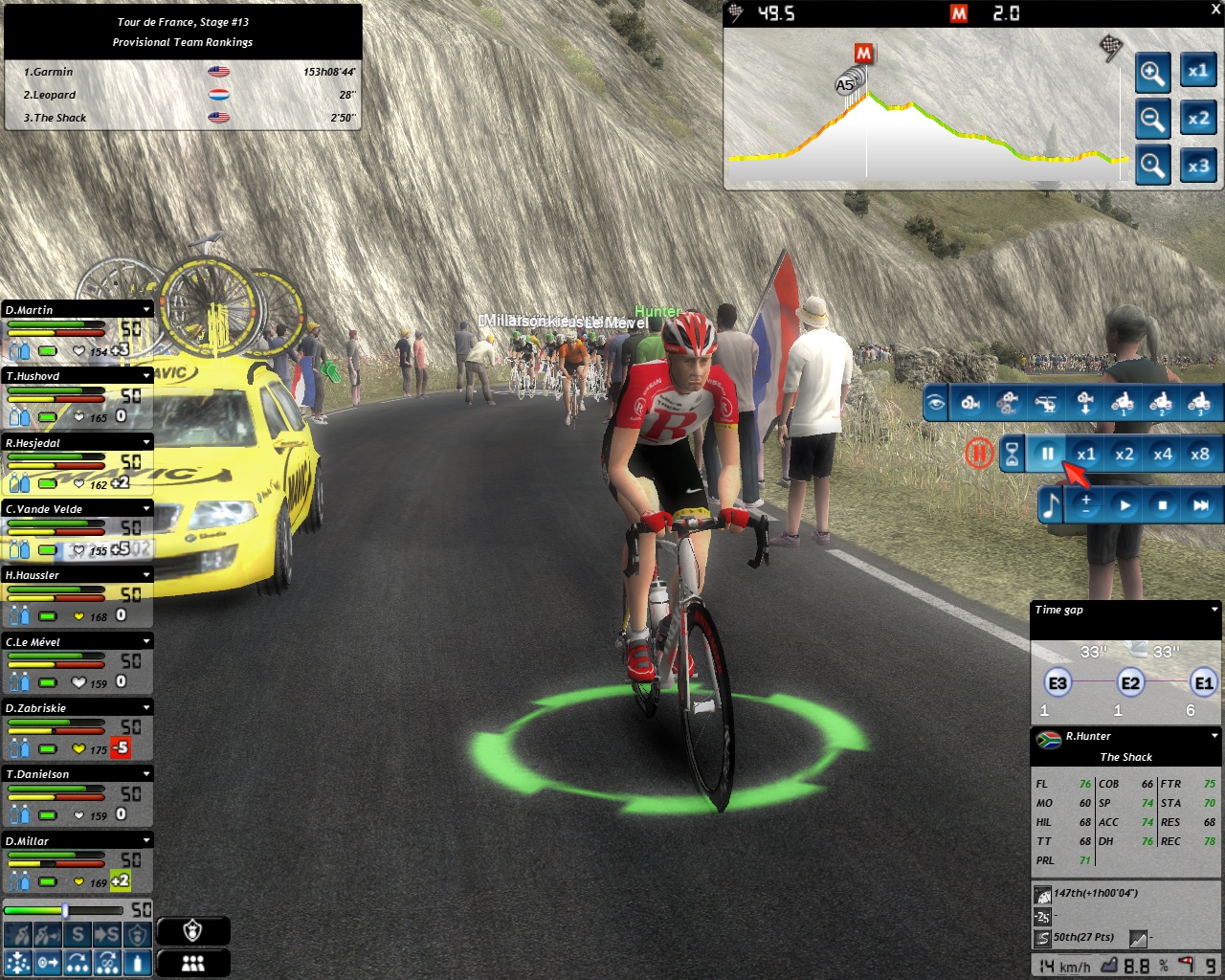Open the R.Hunter rider info dropdown
This screenshot has height=980, width=1225.
1214,736
